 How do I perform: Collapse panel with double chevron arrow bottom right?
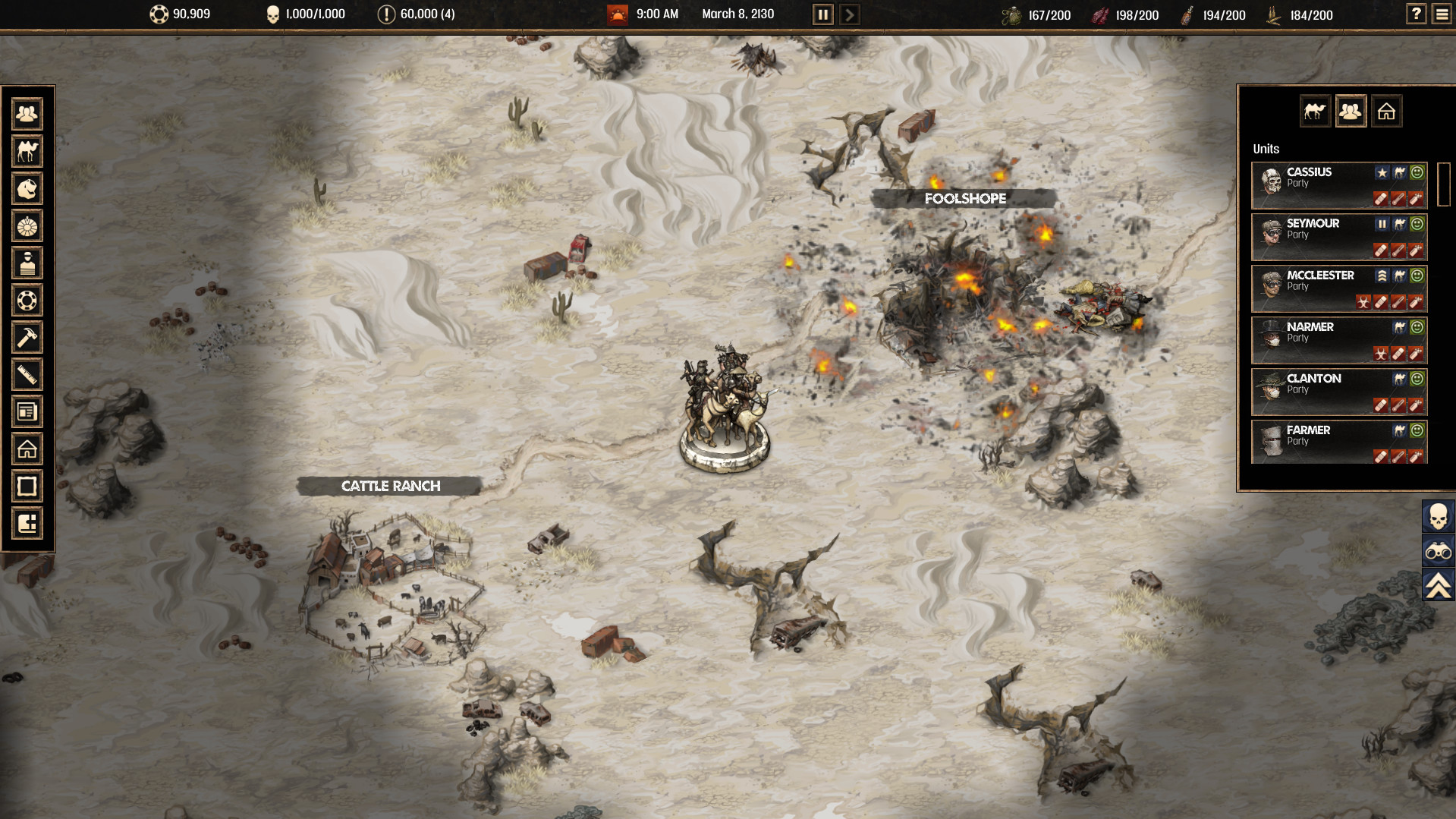click(1438, 584)
